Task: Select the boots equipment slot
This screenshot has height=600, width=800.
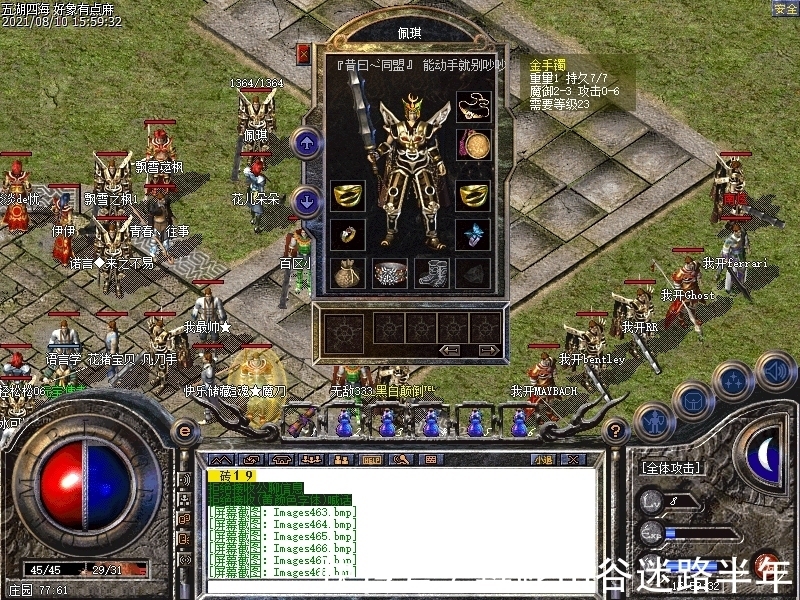Action: [431, 272]
